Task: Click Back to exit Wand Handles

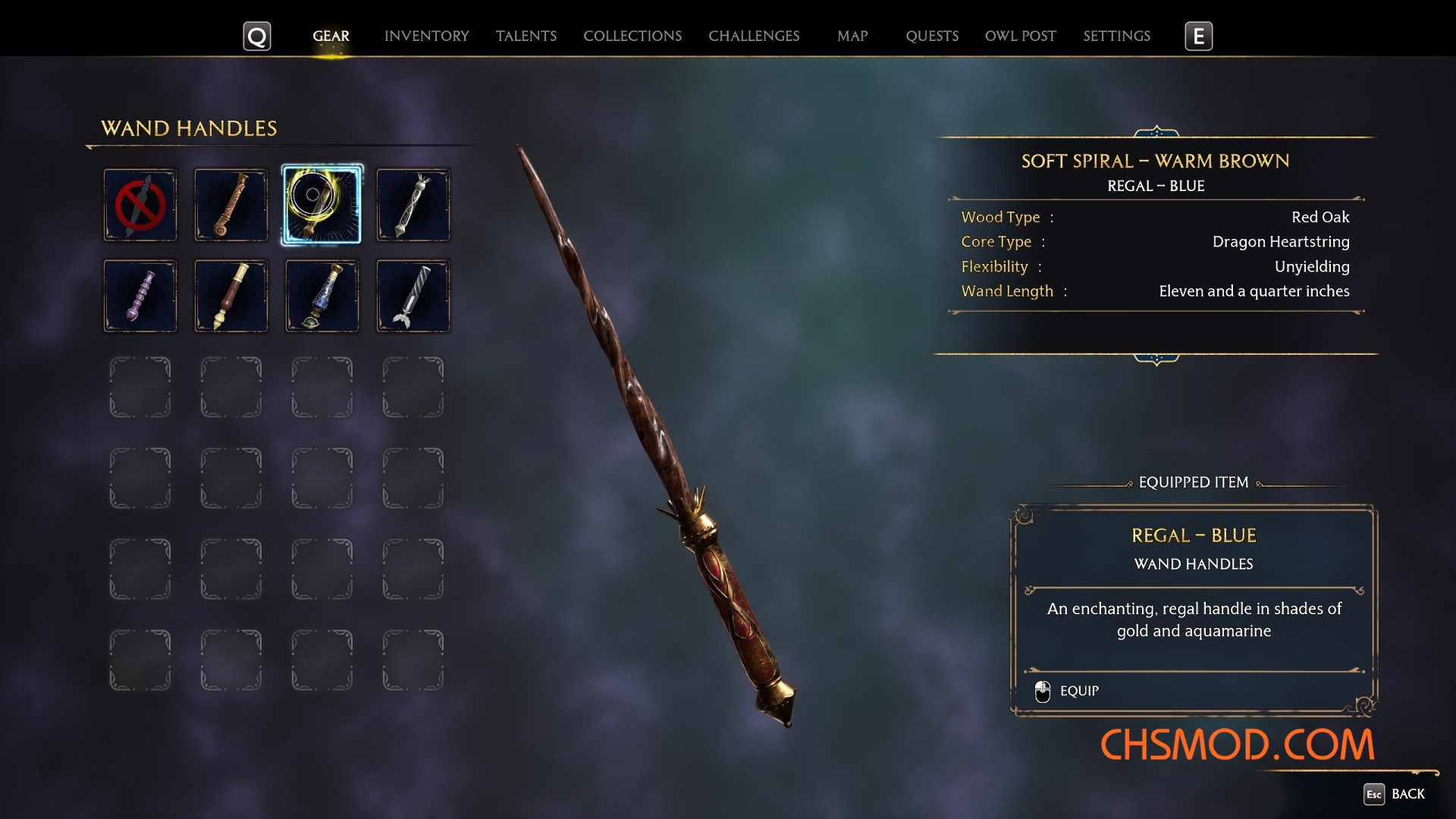Action: [1409, 795]
